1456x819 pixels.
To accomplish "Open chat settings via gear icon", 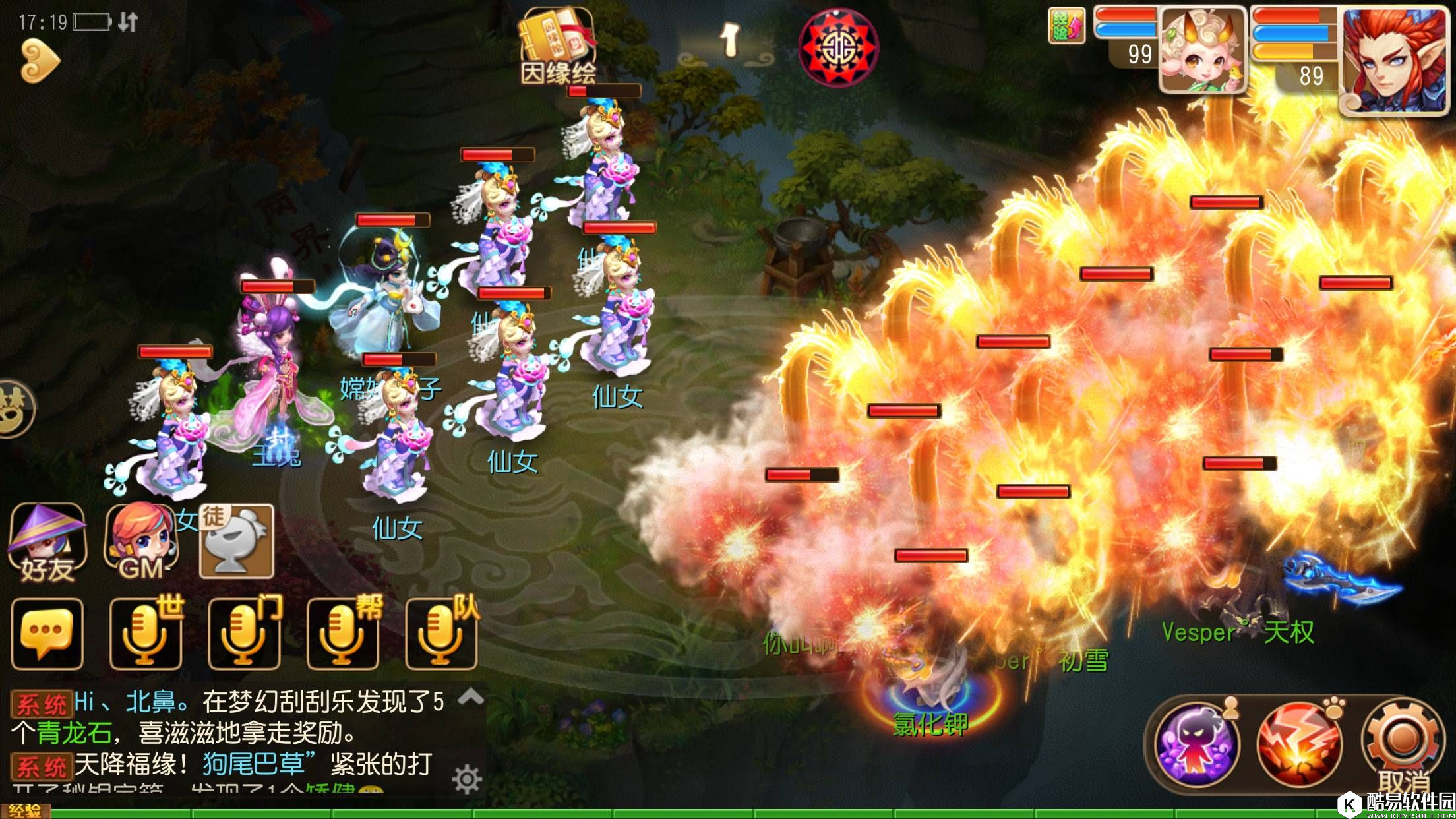I will (x=470, y=777).
